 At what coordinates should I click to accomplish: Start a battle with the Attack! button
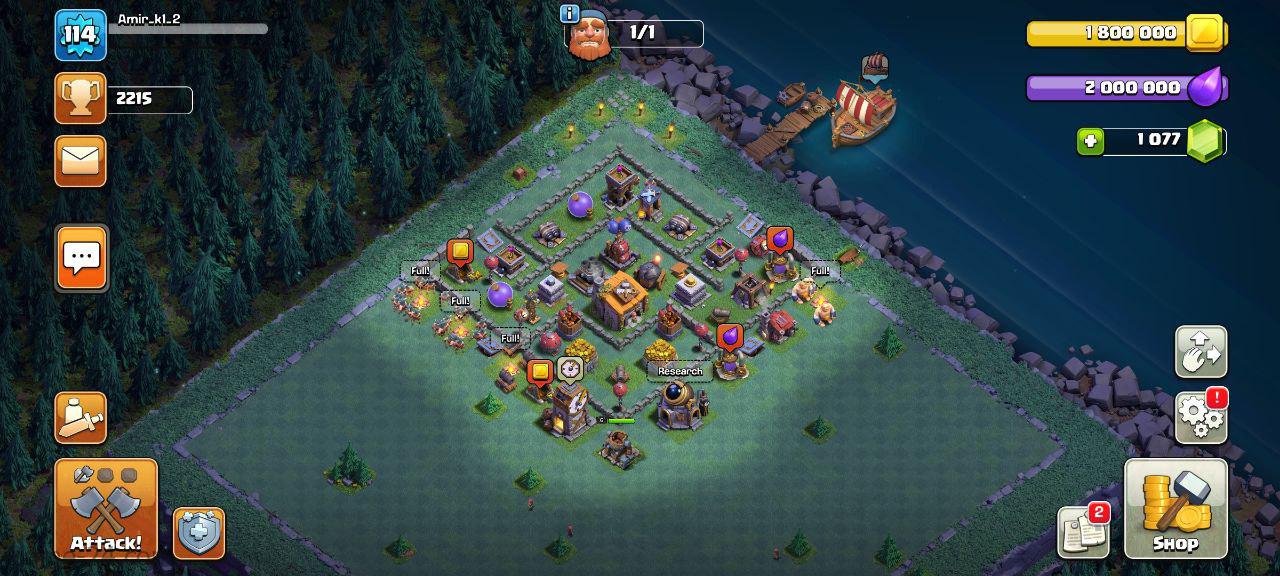[106, 508]
